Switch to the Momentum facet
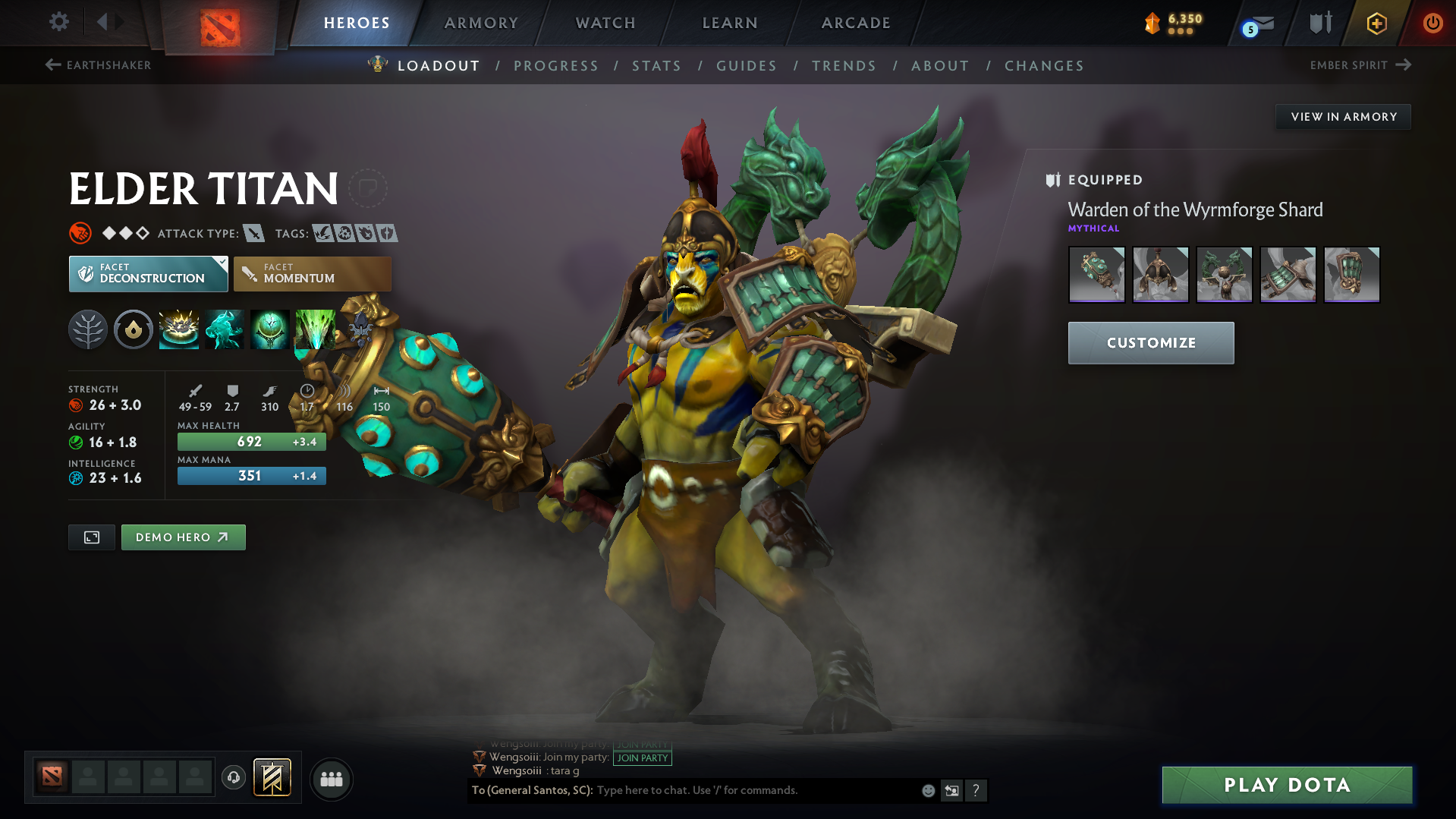1456x819 pixels. pyautogui.click(x=312, y=273)
